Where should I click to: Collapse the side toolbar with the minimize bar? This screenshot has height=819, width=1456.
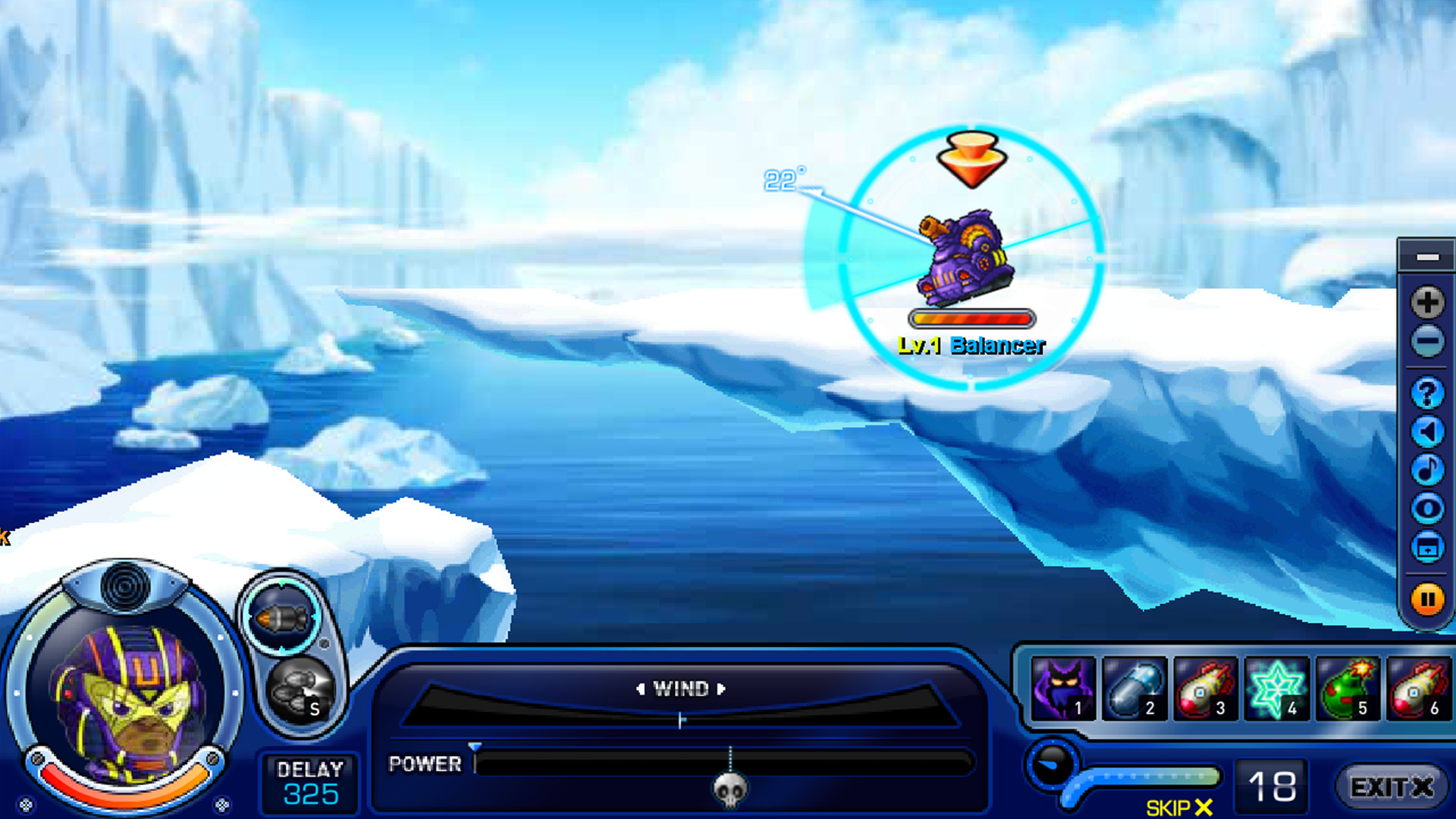pos(1428,258)
